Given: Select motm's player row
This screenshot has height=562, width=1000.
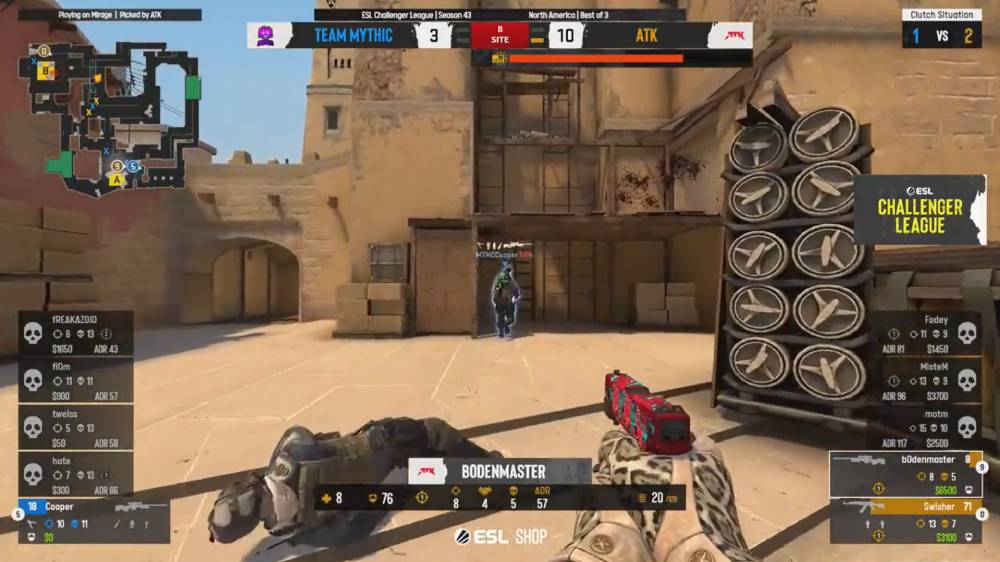Looking at the screenshot, I should click(926, 427).
